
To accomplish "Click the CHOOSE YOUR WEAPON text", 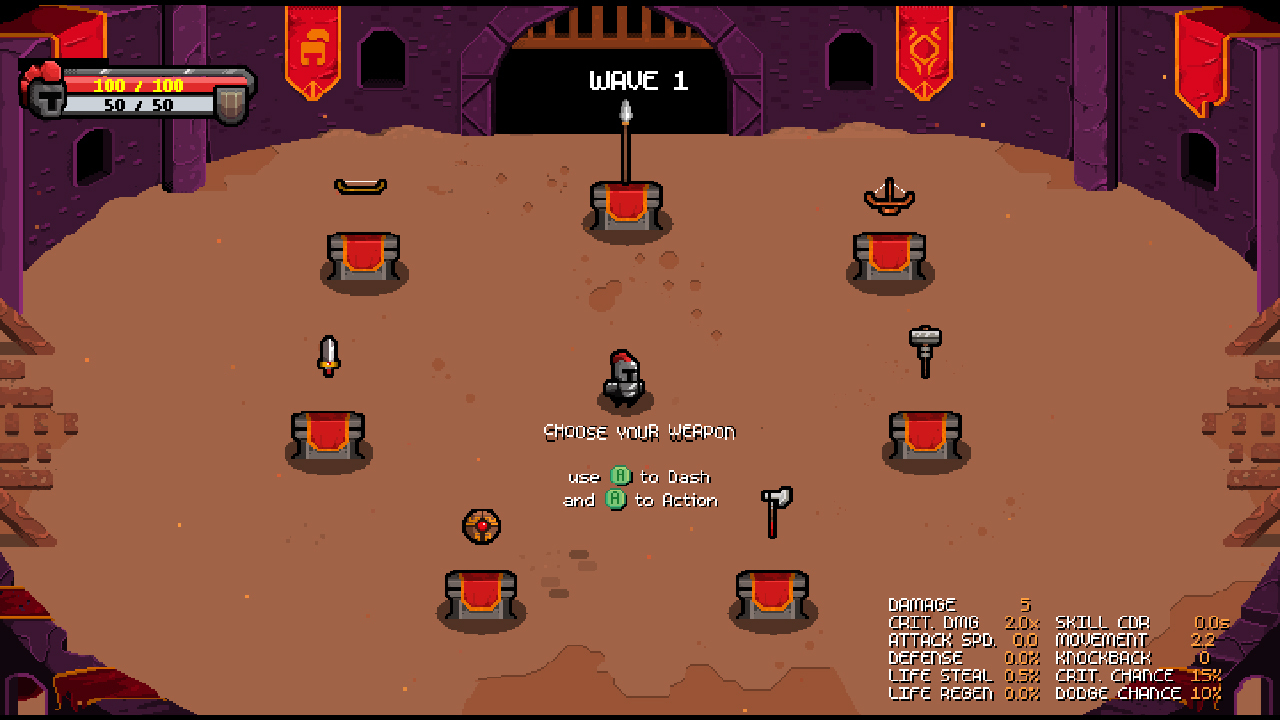I will coord(639,432).
